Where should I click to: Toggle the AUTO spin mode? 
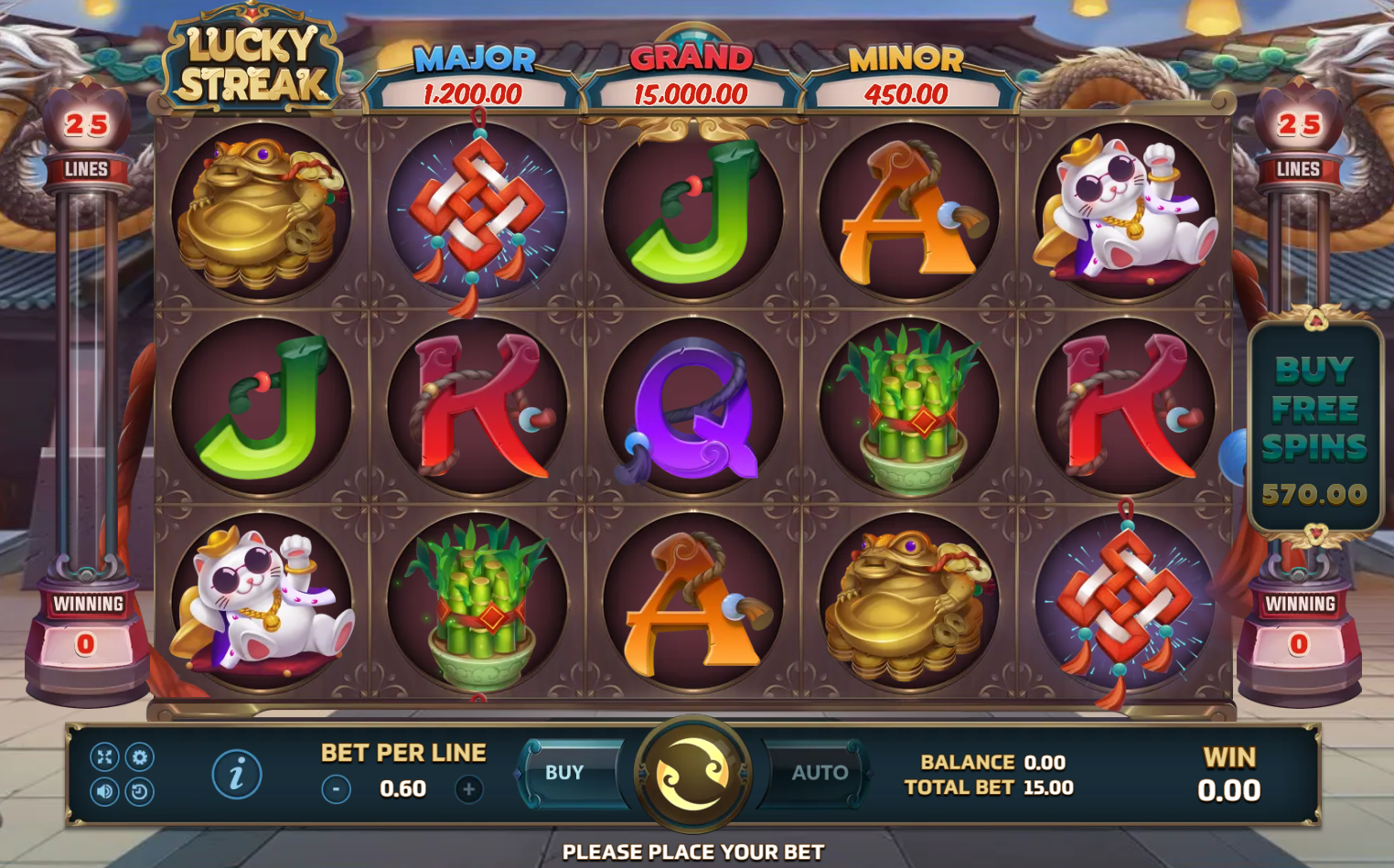[819, 773]
